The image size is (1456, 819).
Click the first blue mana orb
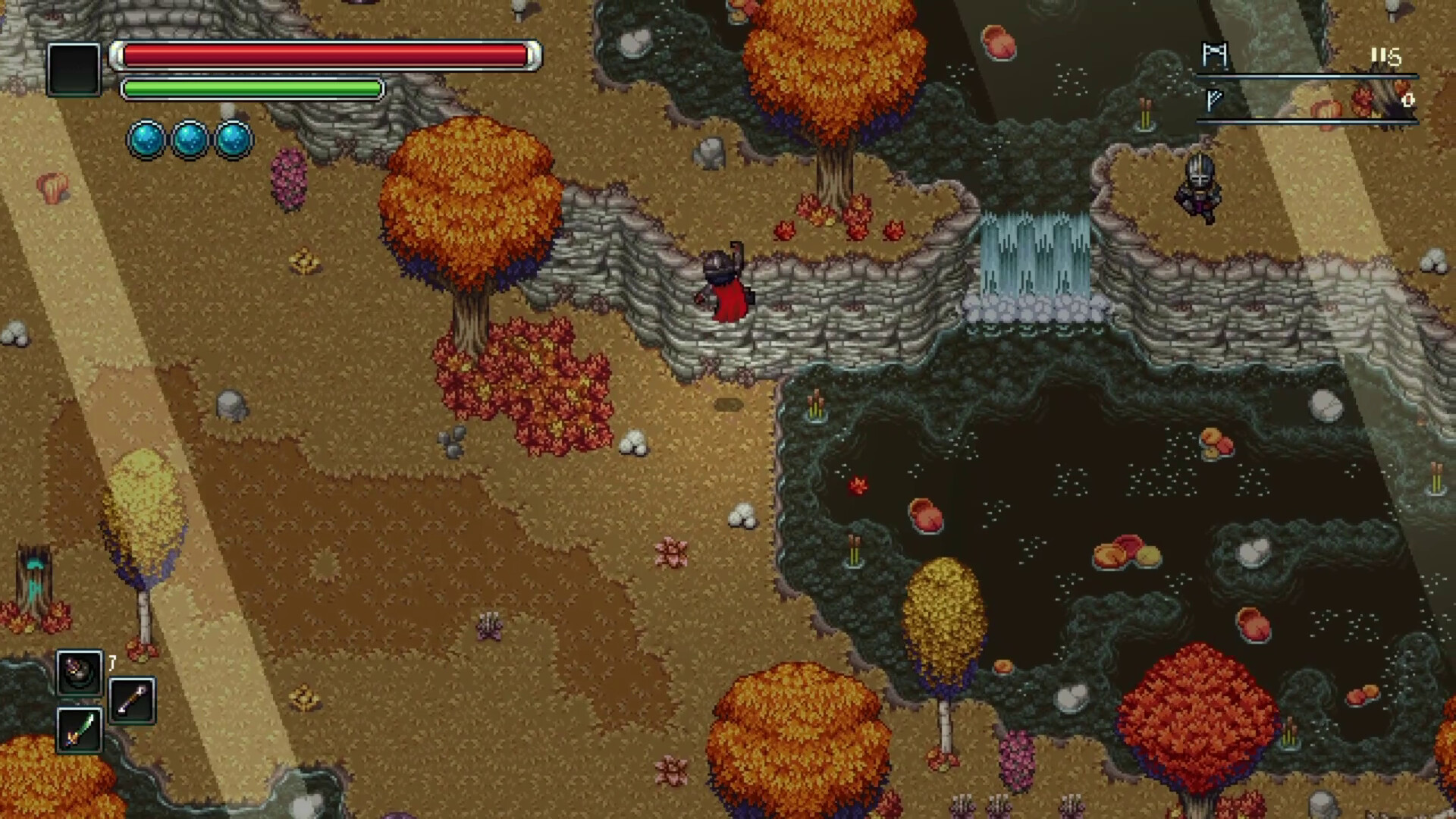(x=144, y=140)
